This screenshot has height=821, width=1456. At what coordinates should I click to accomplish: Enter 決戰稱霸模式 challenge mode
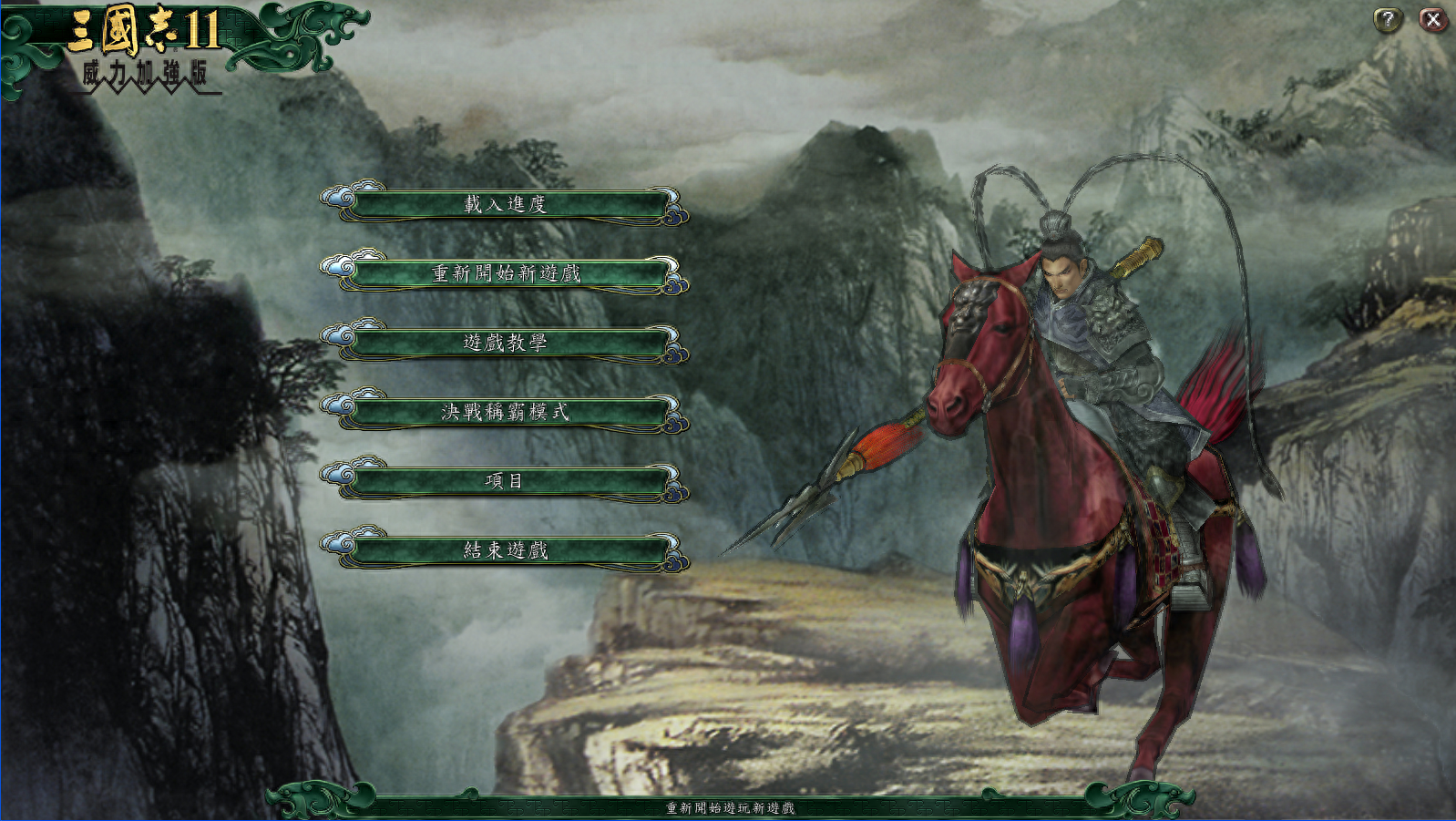506,412
